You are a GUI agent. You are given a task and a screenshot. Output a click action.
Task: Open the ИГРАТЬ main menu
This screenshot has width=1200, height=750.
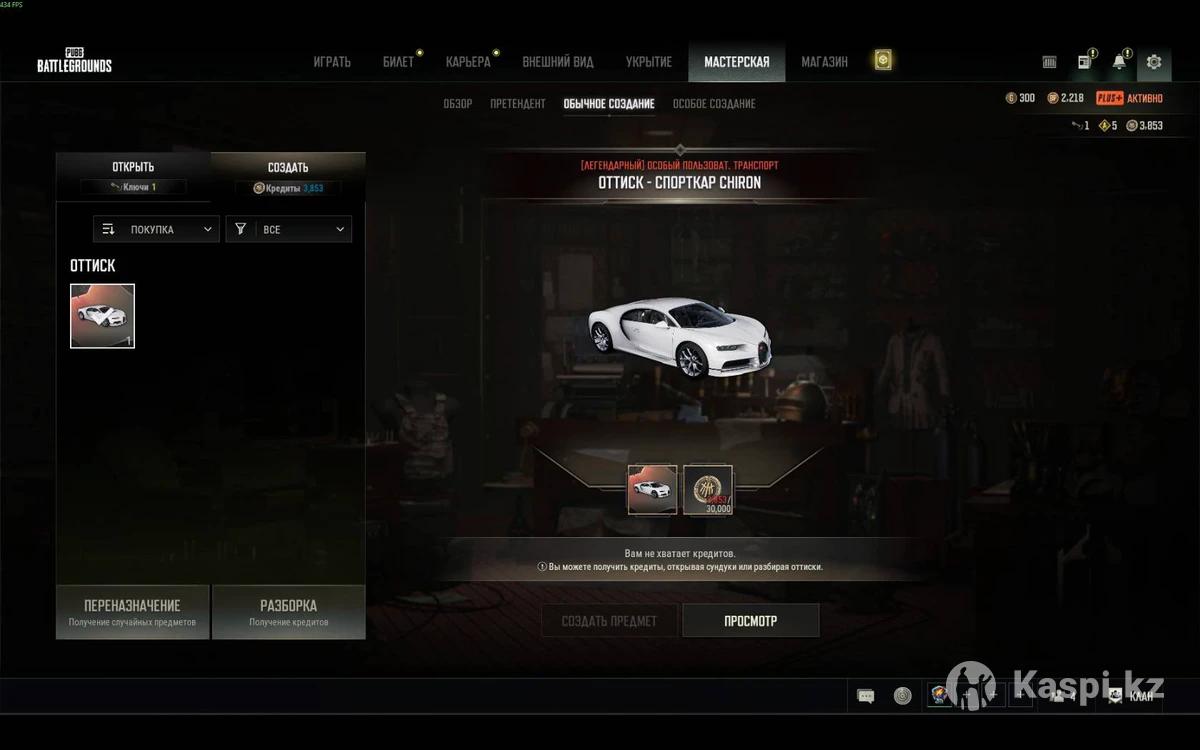click(332, 62)
